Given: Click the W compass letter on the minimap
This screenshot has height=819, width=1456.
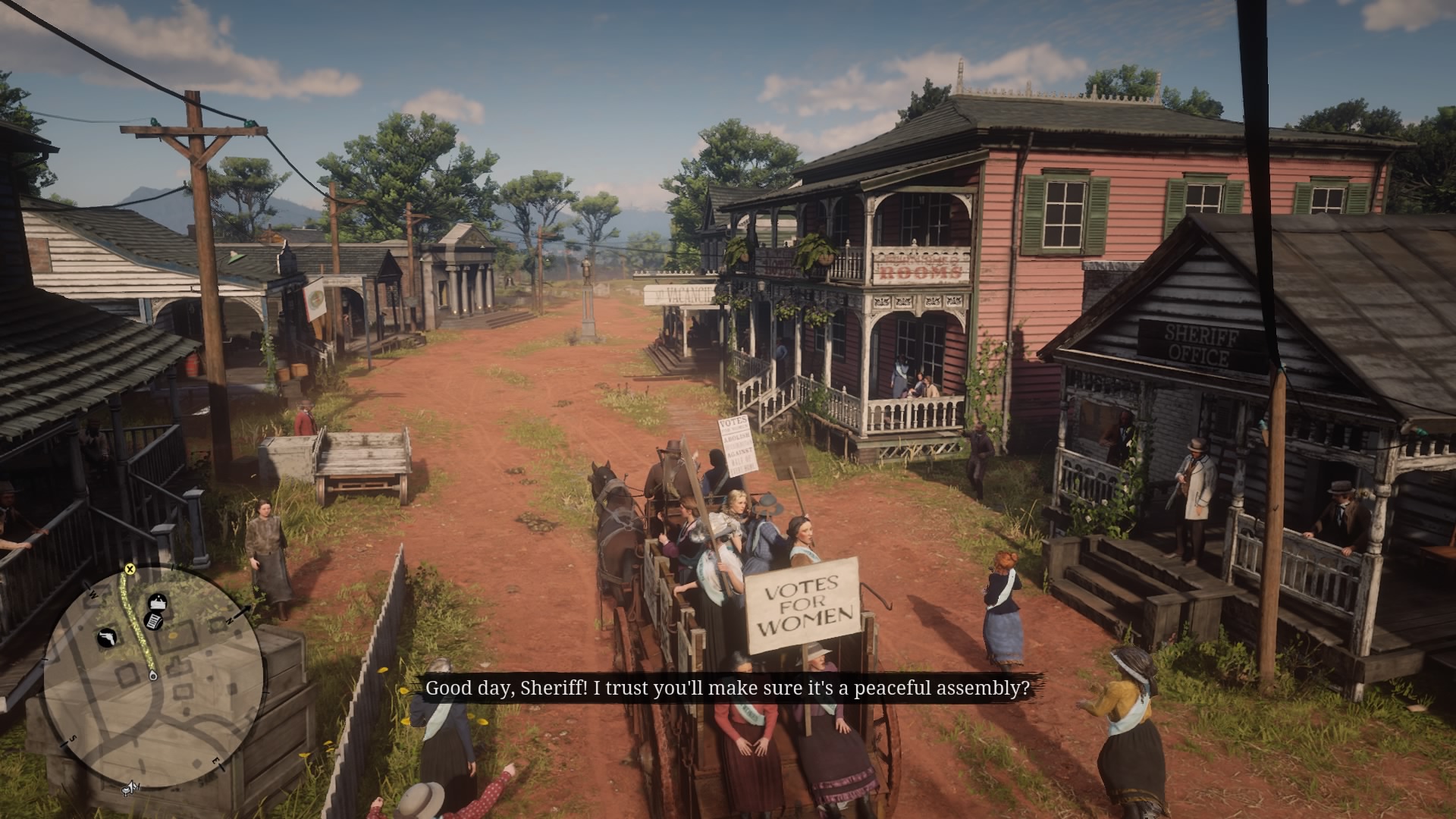Looking at the screenshot, I should click(x=92, y=593).
